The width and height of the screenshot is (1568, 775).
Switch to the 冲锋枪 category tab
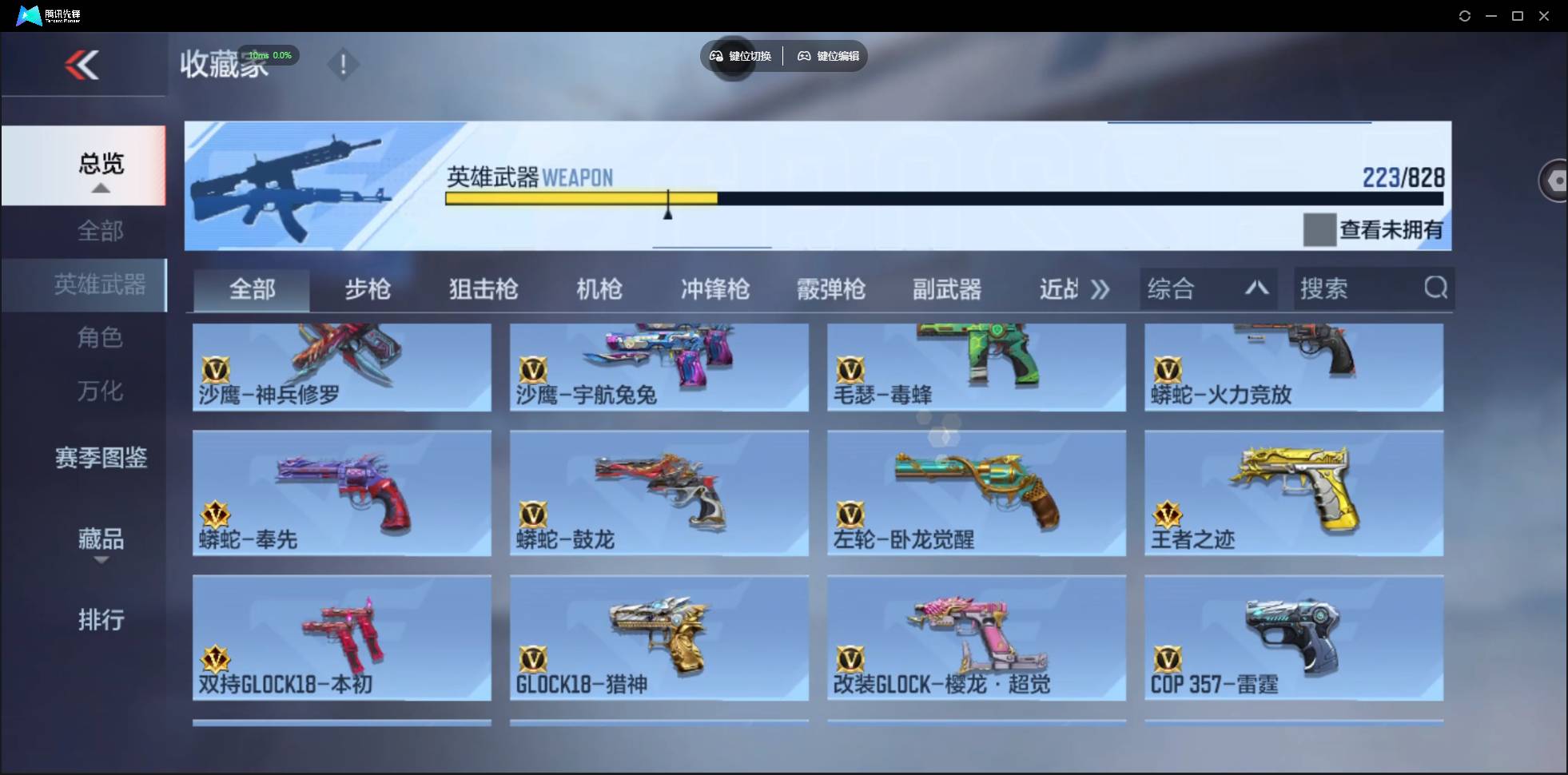pyautogui.click(x=715, y=289)
